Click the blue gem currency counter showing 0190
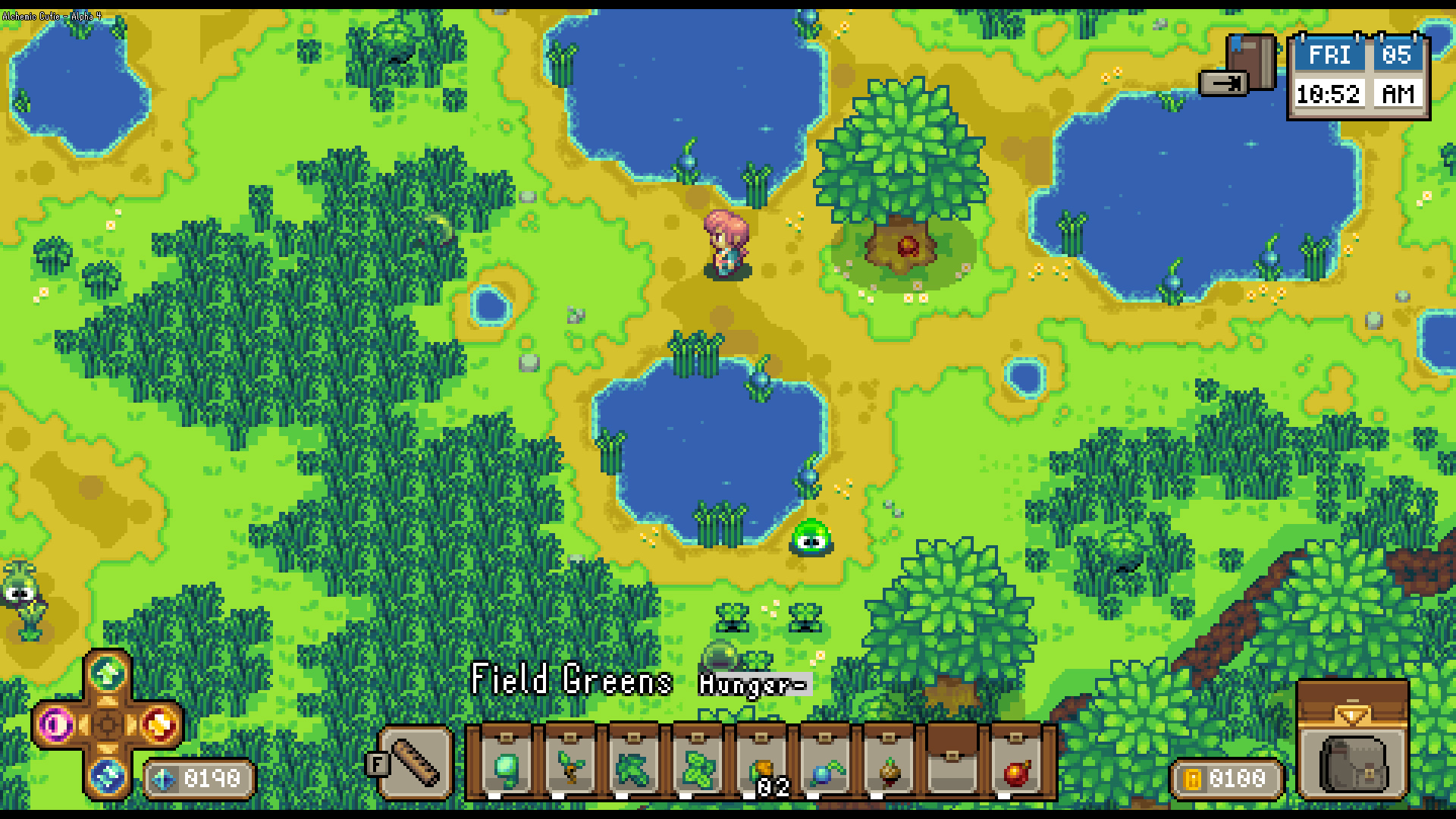The image size is (1456, 819). (x=199, y=776)
